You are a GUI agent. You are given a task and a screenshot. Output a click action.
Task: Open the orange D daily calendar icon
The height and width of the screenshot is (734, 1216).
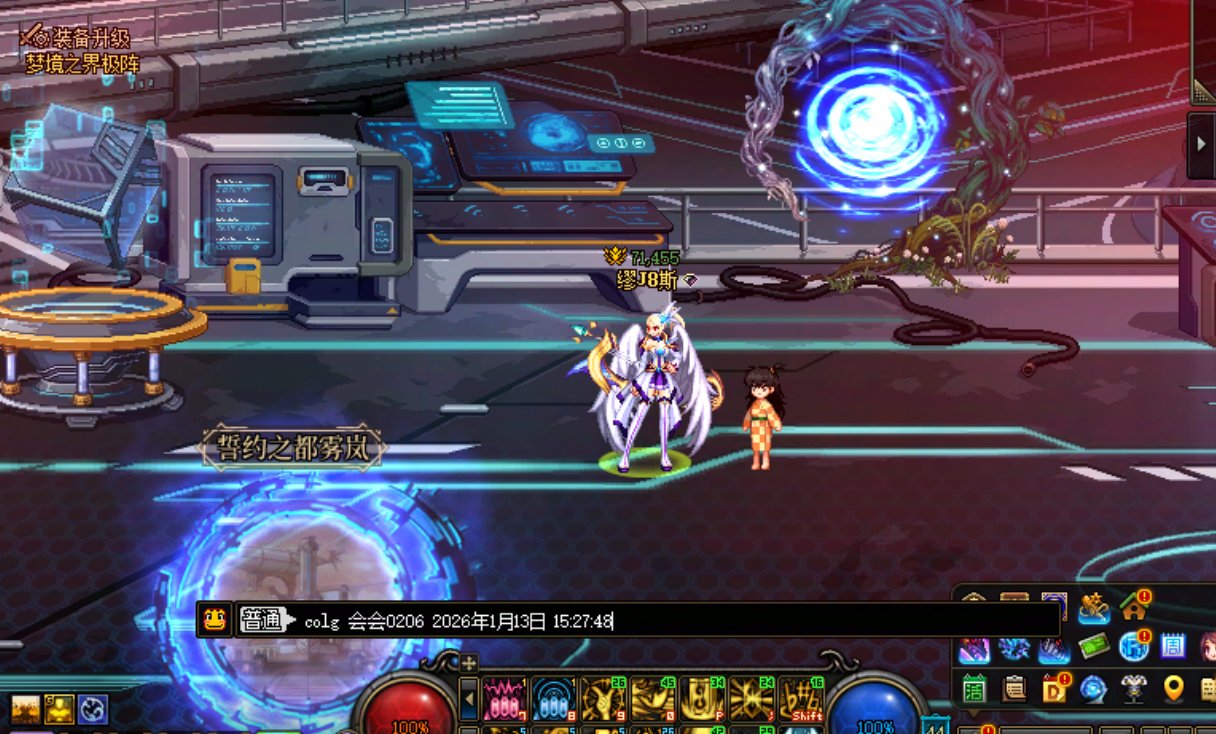click(x=1054, y=689)
